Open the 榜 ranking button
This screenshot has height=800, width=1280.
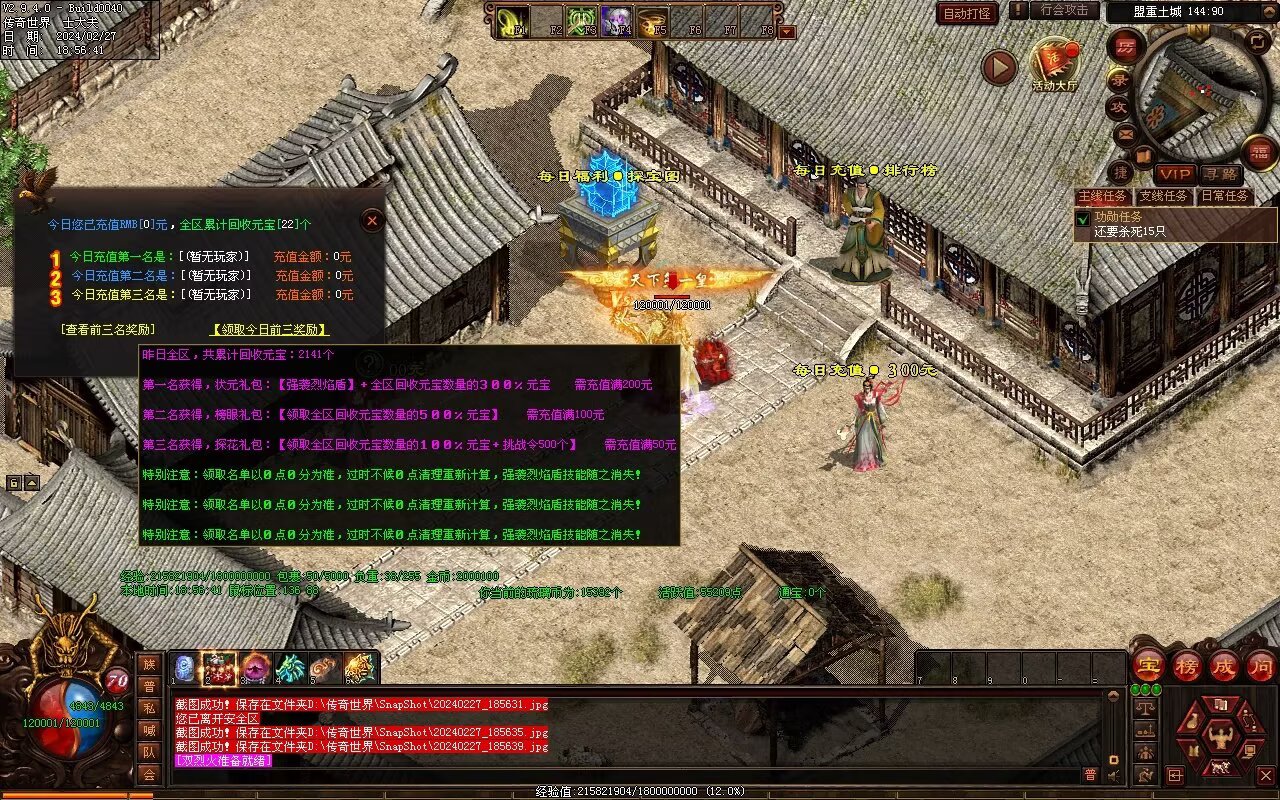pyautogui.click(x=1187, y=665)
